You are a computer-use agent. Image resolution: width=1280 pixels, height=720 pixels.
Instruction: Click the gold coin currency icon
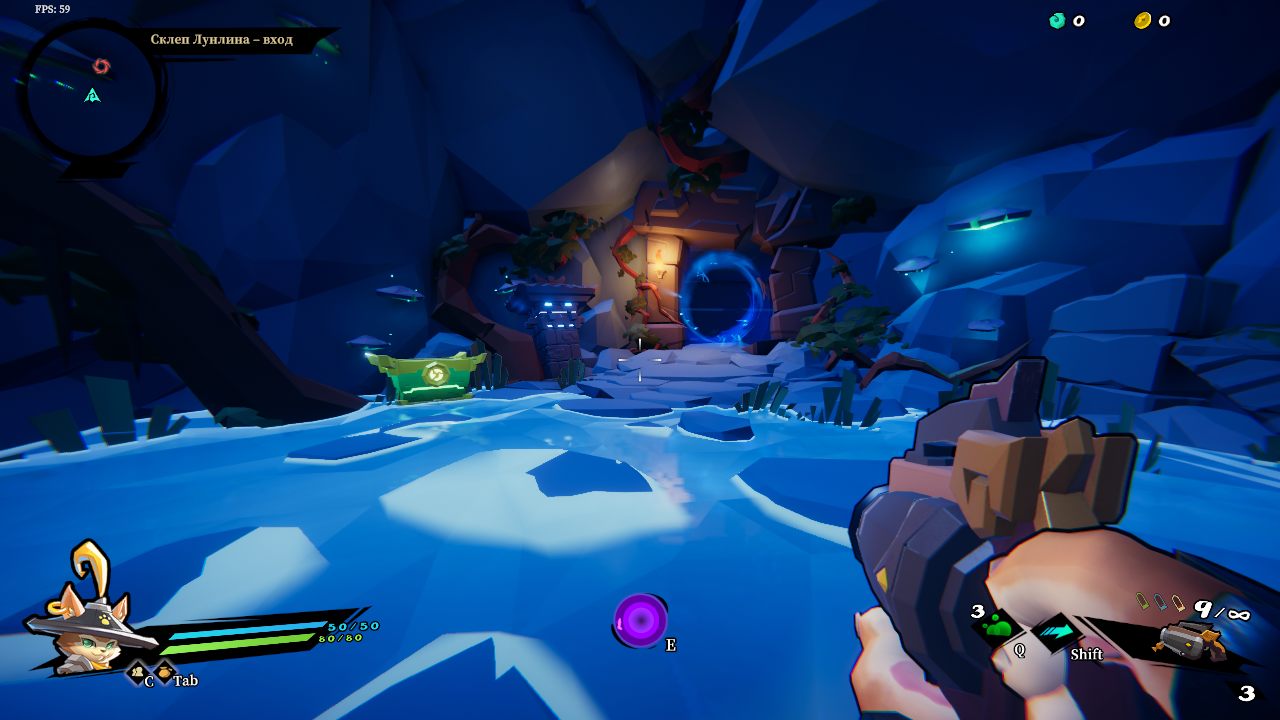click(1142, 20)
